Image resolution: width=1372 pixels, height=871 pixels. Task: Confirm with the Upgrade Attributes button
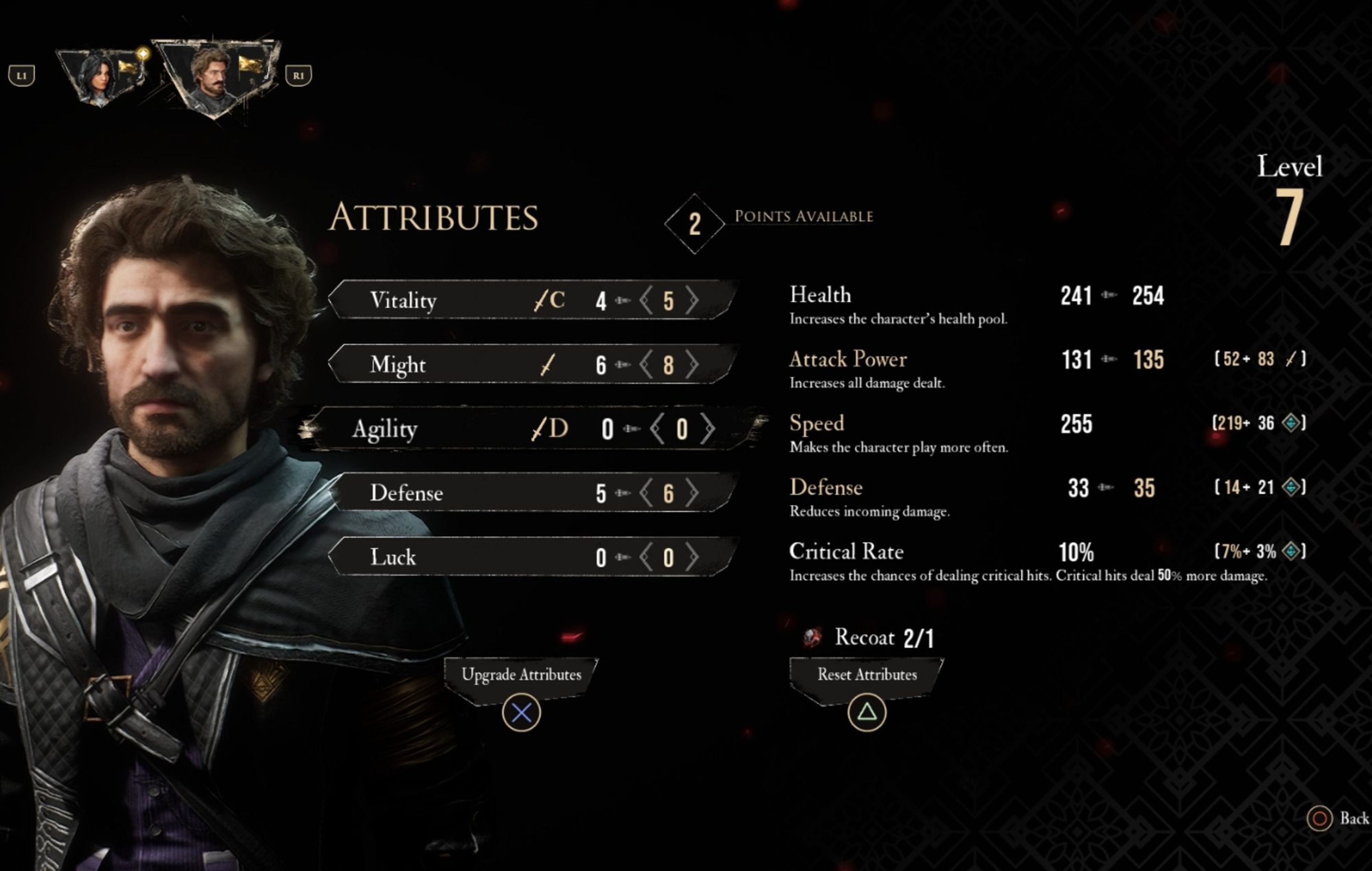coord(521,675)
